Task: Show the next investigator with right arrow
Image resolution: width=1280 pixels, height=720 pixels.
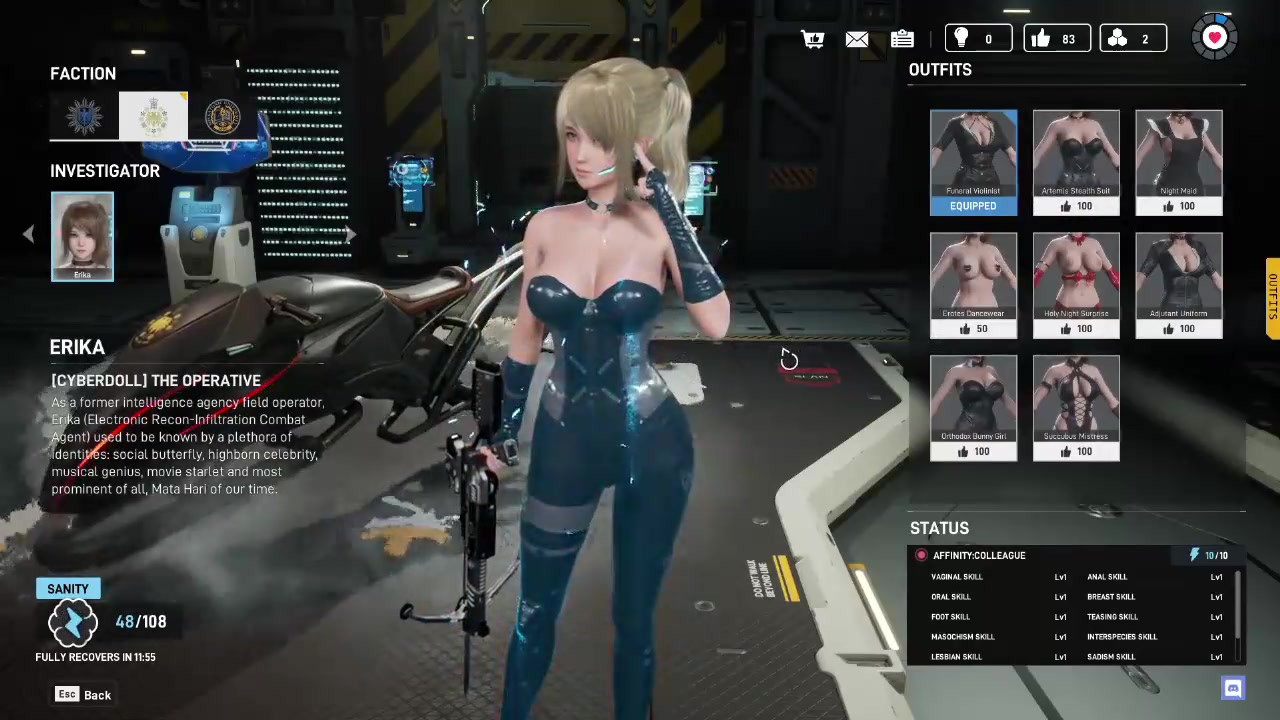Action: click(x=350, y=234)
